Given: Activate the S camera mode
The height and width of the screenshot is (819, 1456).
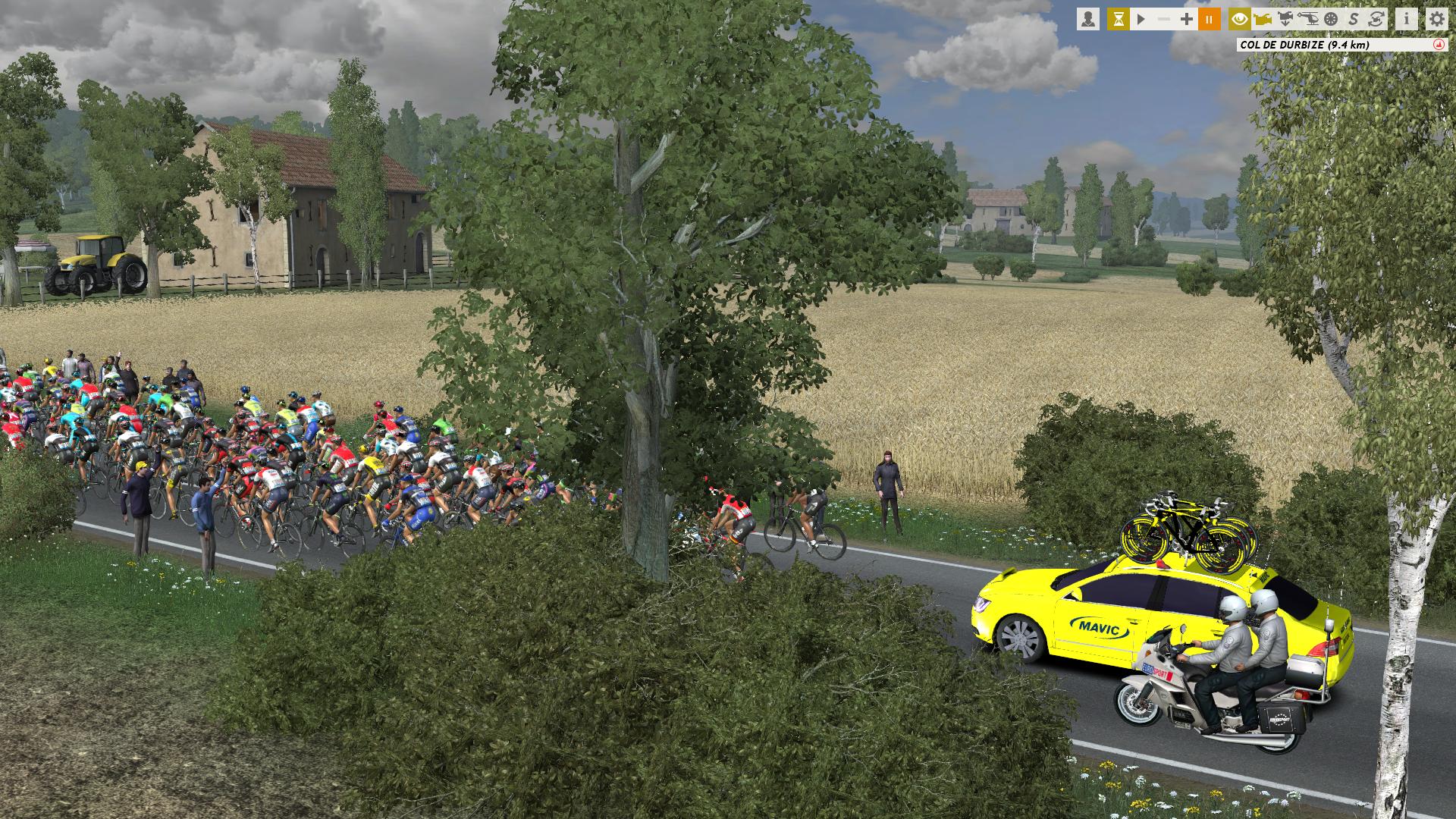Looking at the screenshot, I should (x=1353, y=19).
